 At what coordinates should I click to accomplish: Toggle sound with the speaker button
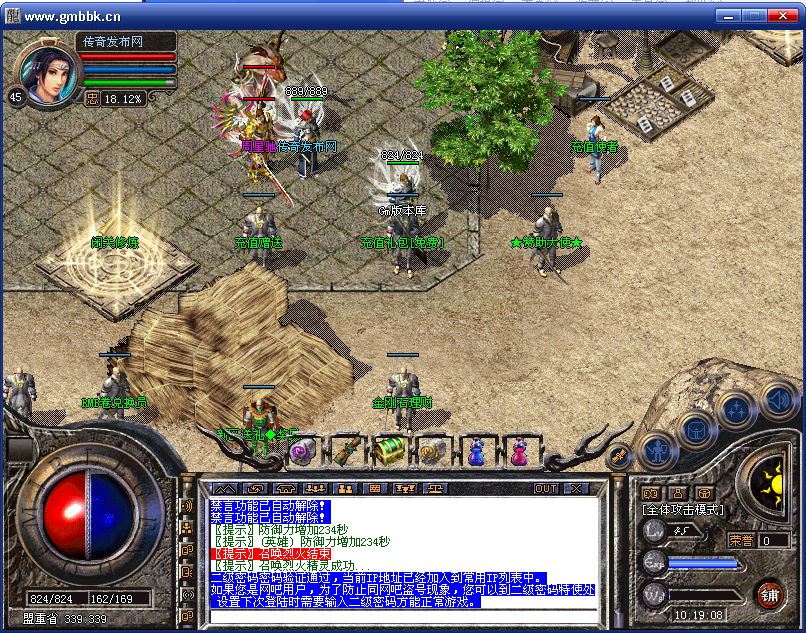tap(778, 399)
